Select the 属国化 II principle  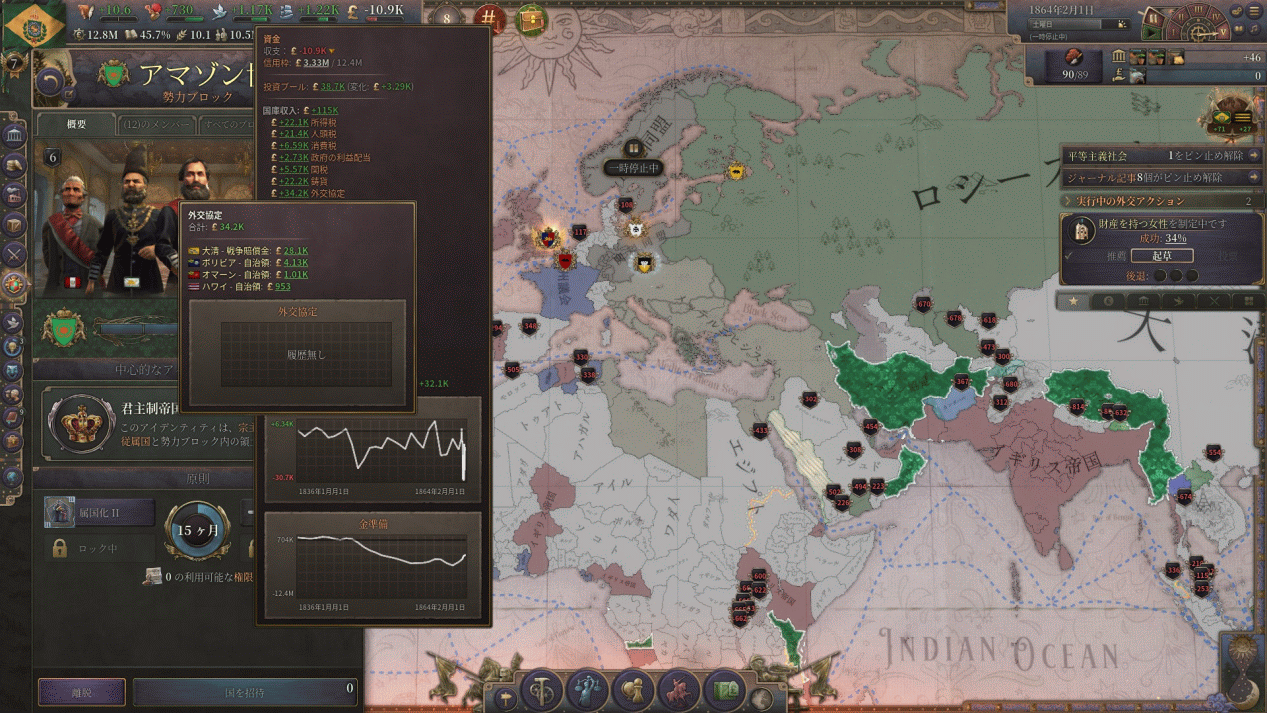coord(99,513)
